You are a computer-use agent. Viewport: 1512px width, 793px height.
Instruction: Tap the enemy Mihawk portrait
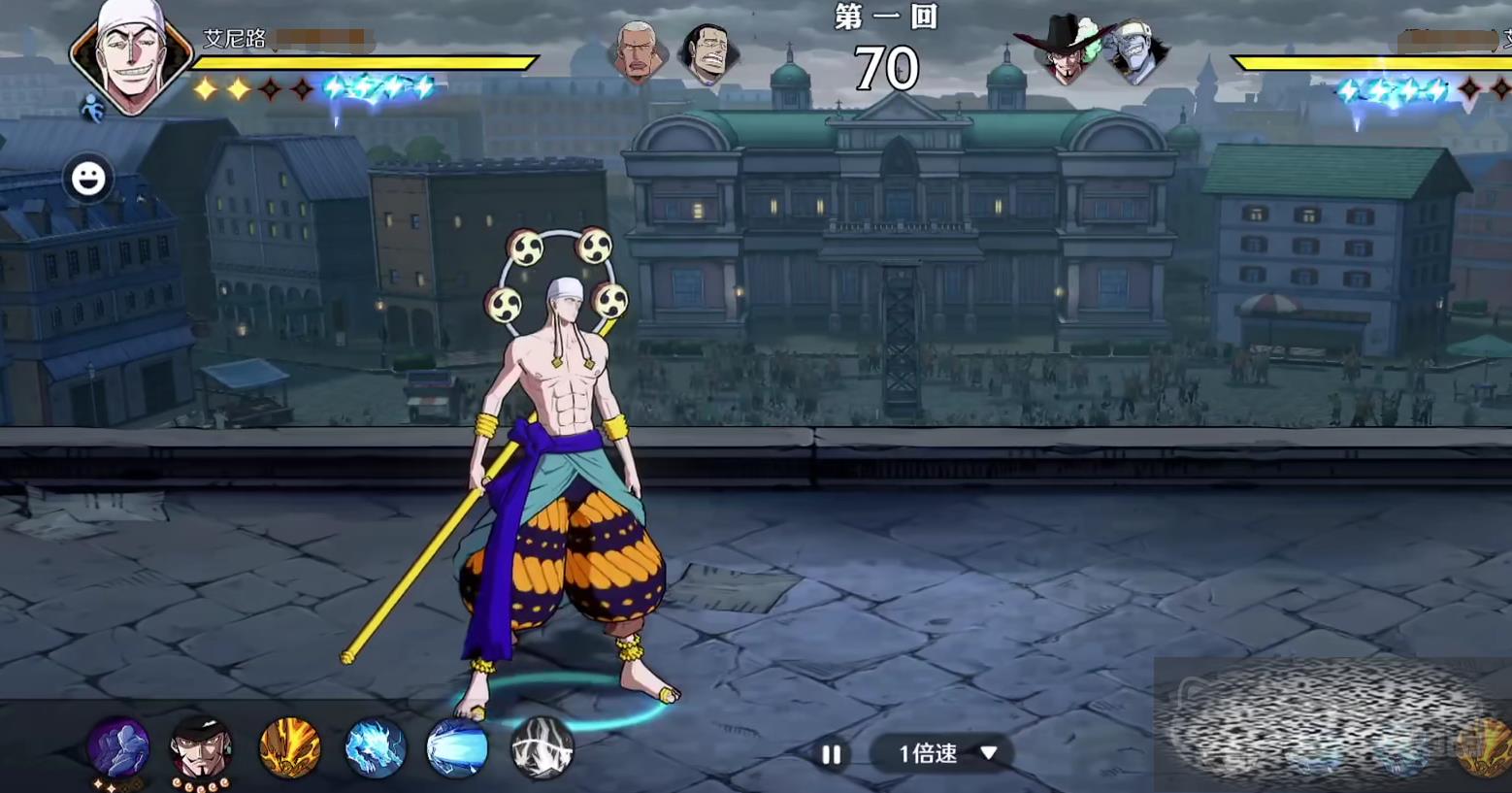tap(1066, 51)
